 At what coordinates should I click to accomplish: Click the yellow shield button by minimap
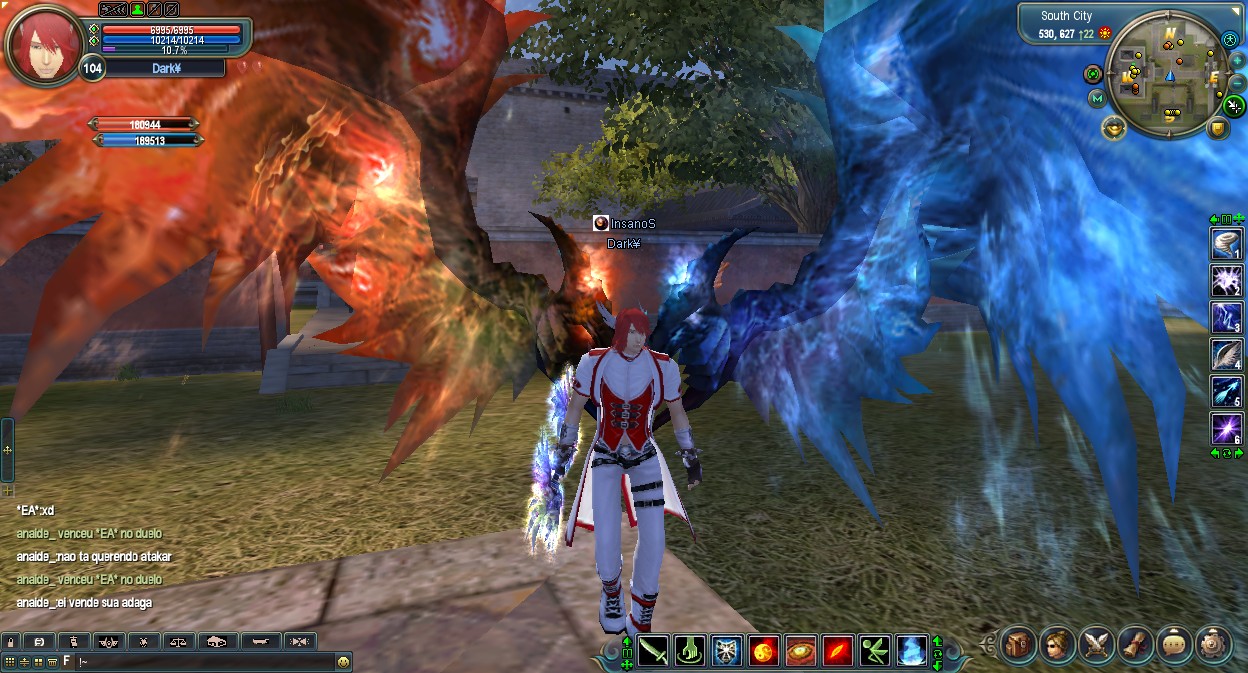pos(1217,128)
